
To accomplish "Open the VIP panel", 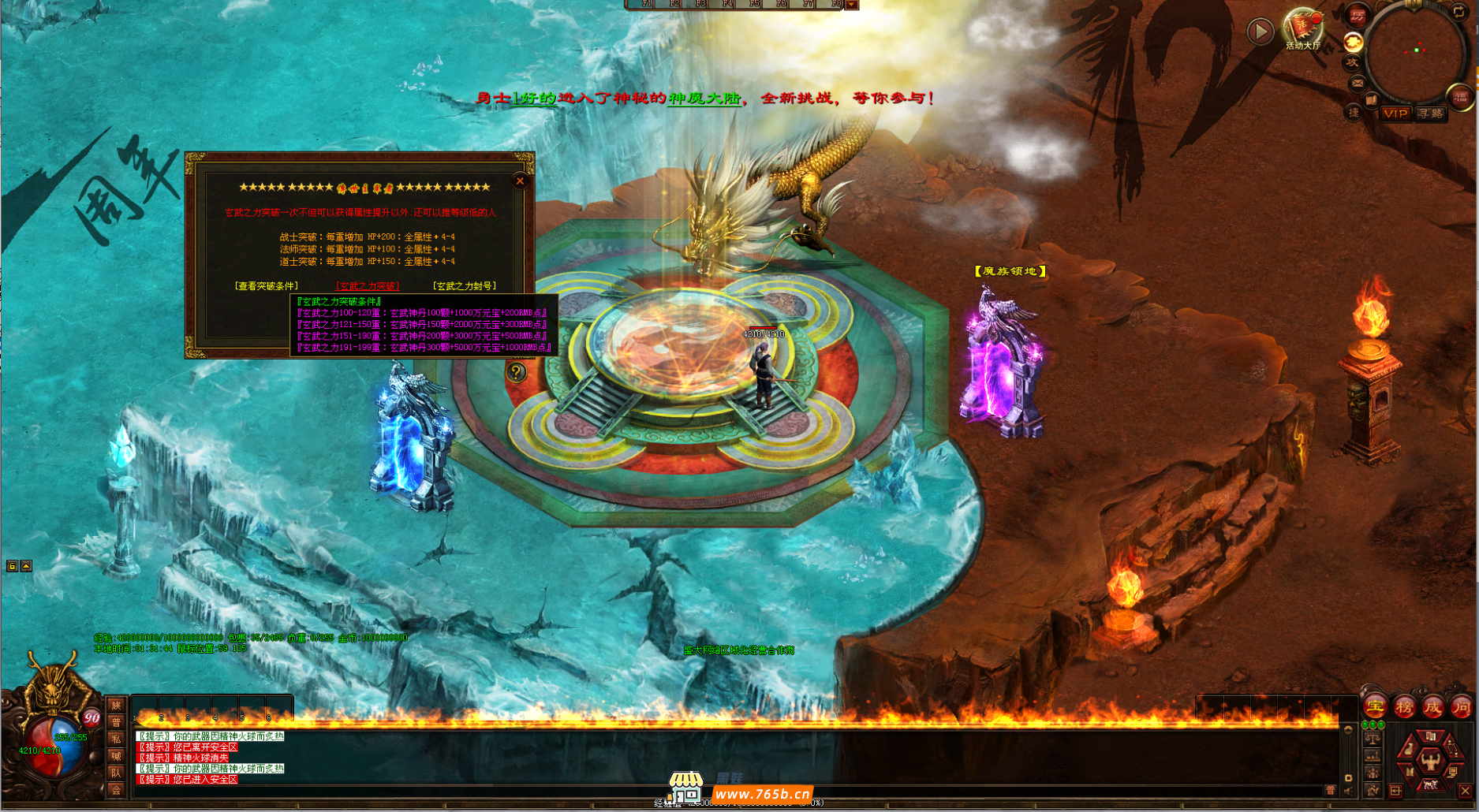I will click(1395, 114).
